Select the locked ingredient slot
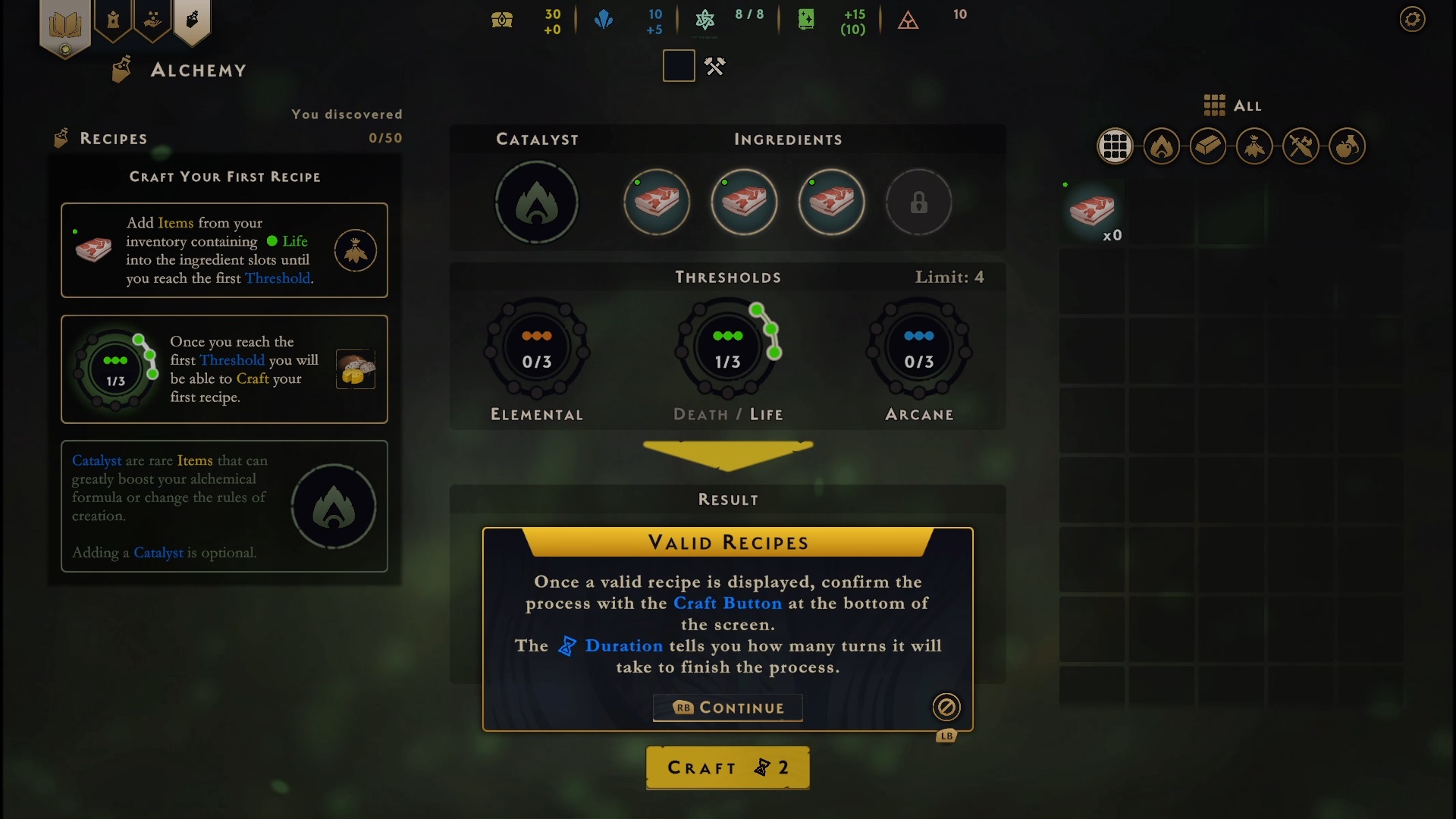This screenshot has width=1456, height=819. pos(918,202)
